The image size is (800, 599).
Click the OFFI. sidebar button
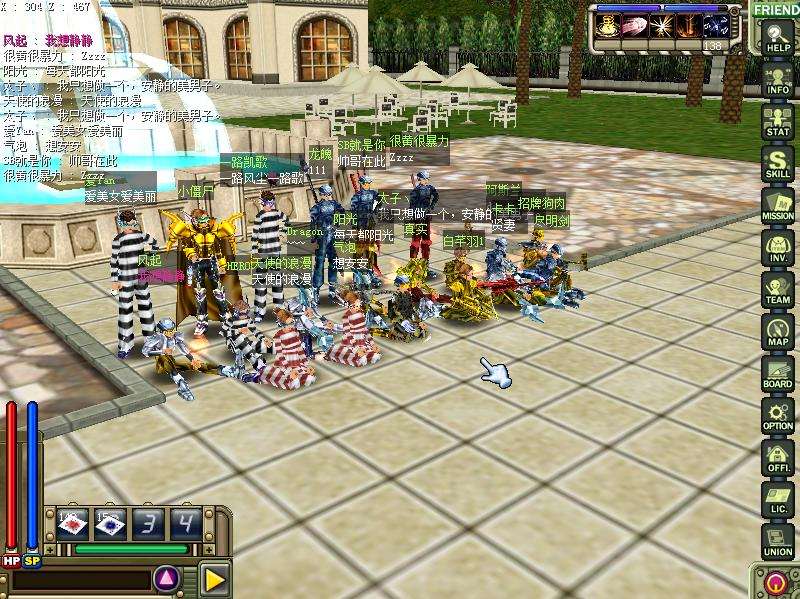[777, 456]
